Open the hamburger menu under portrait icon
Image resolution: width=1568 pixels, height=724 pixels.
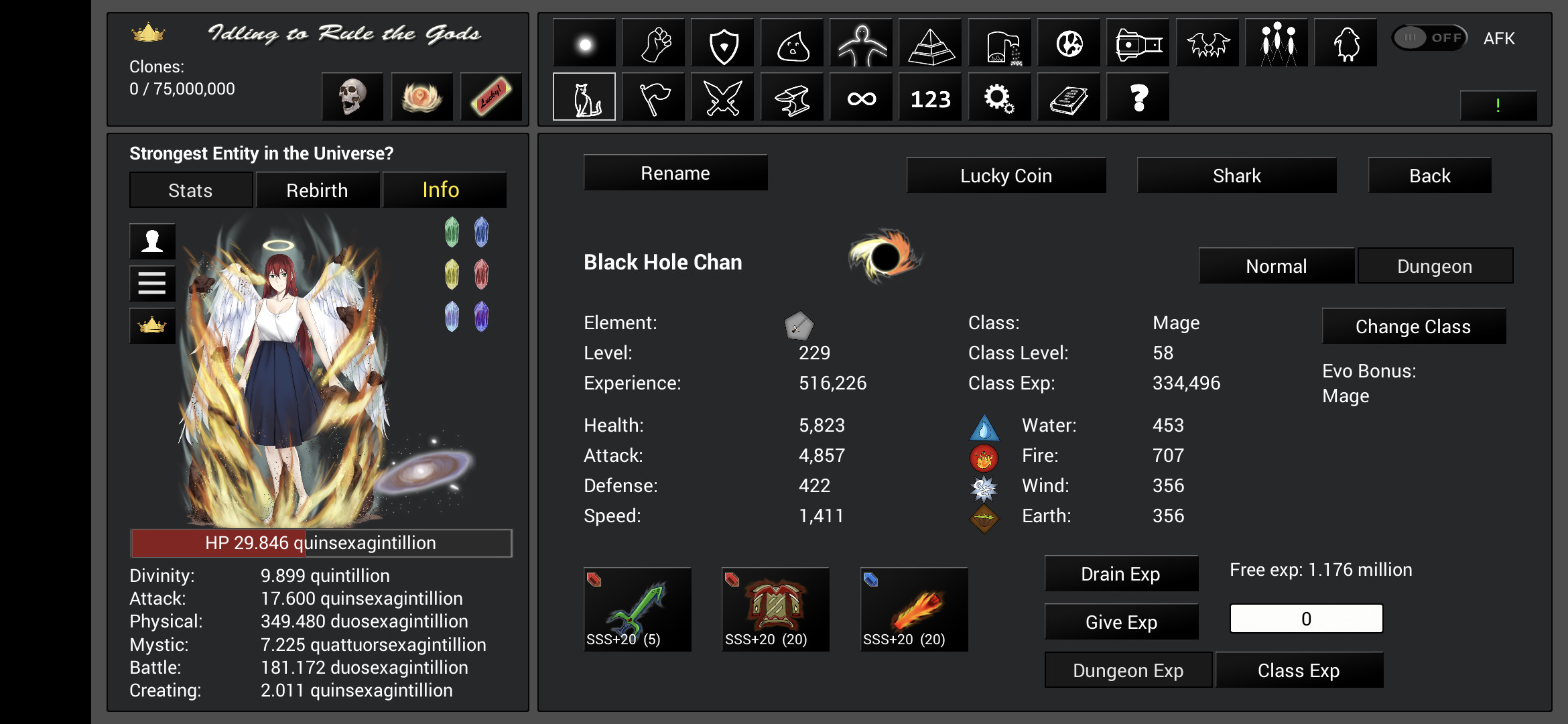[152, 284]
